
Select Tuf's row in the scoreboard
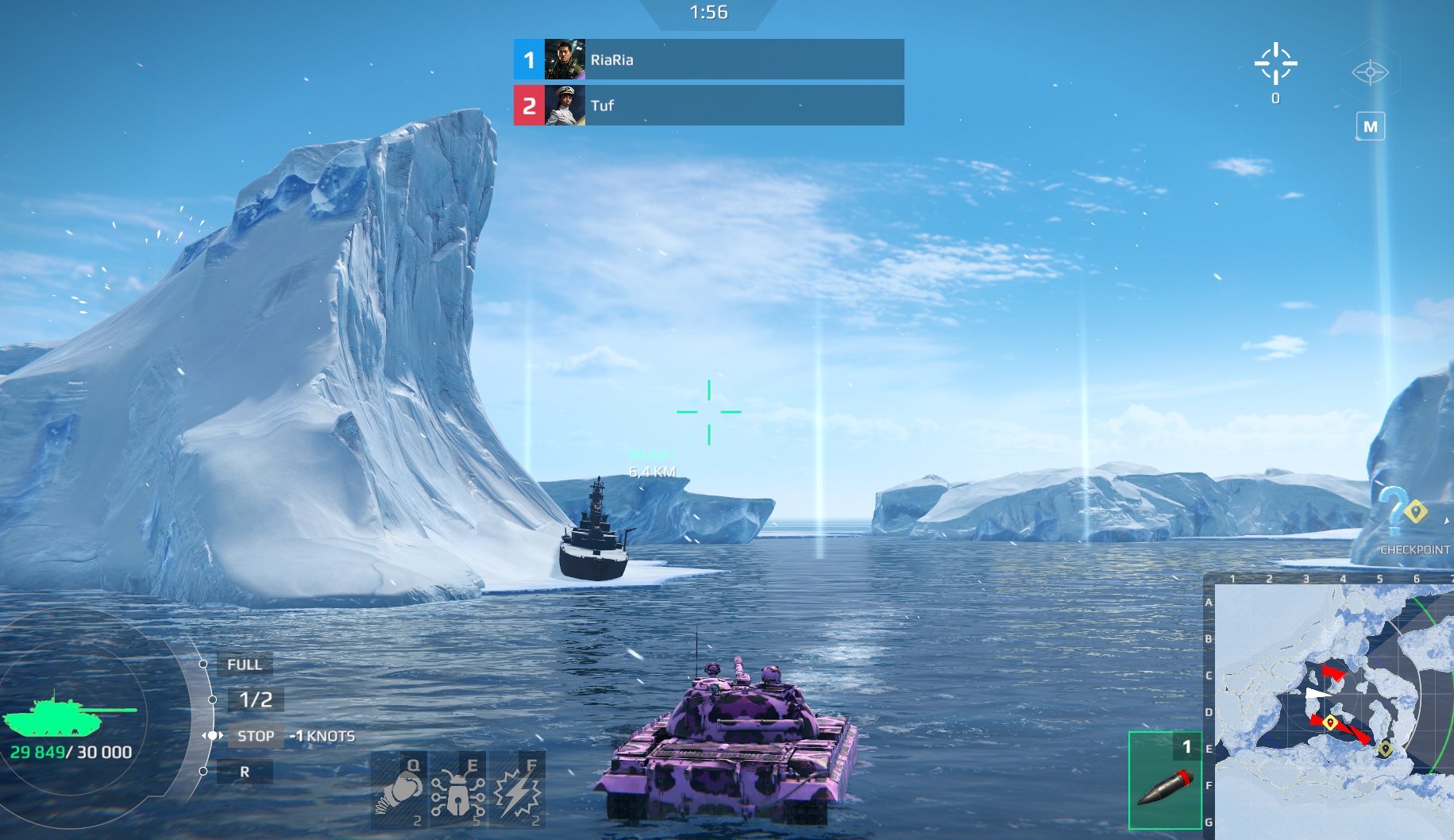708,105
